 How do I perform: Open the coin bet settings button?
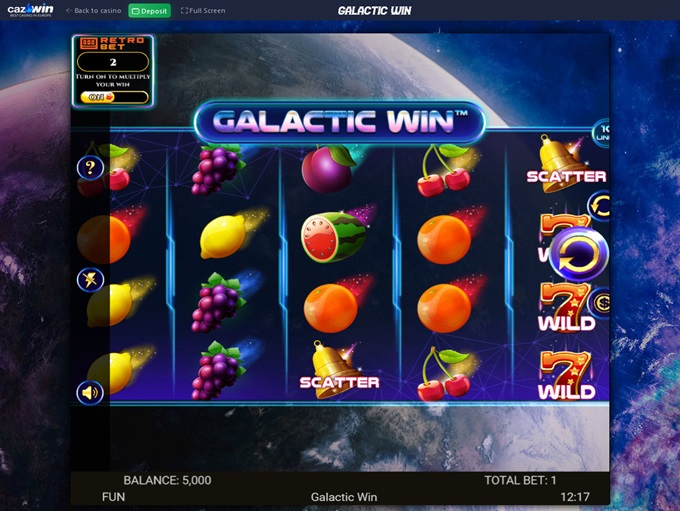point(602,302)
